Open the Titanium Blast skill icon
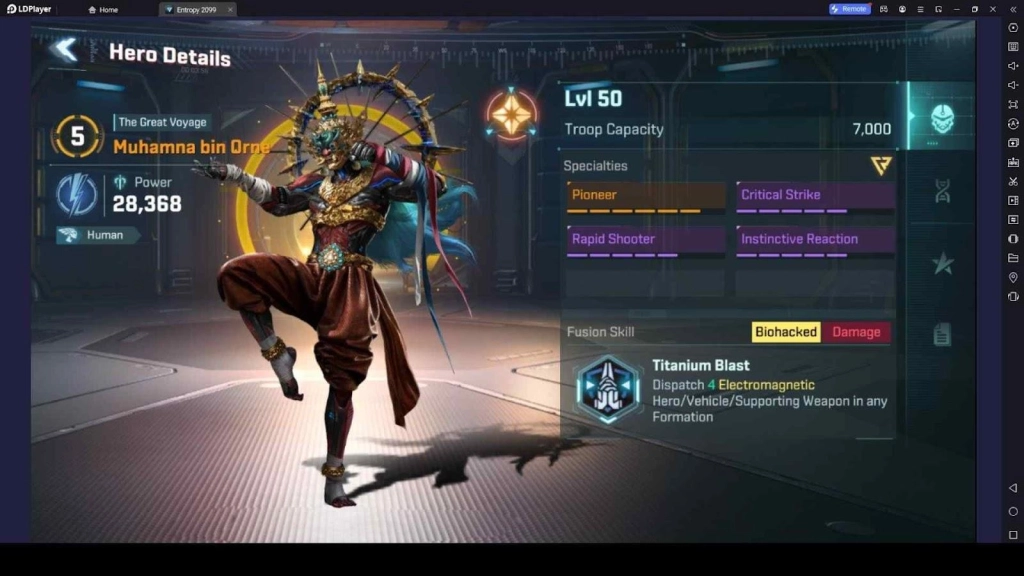Viewport: 1024px width, 576px height. point(608,389)
